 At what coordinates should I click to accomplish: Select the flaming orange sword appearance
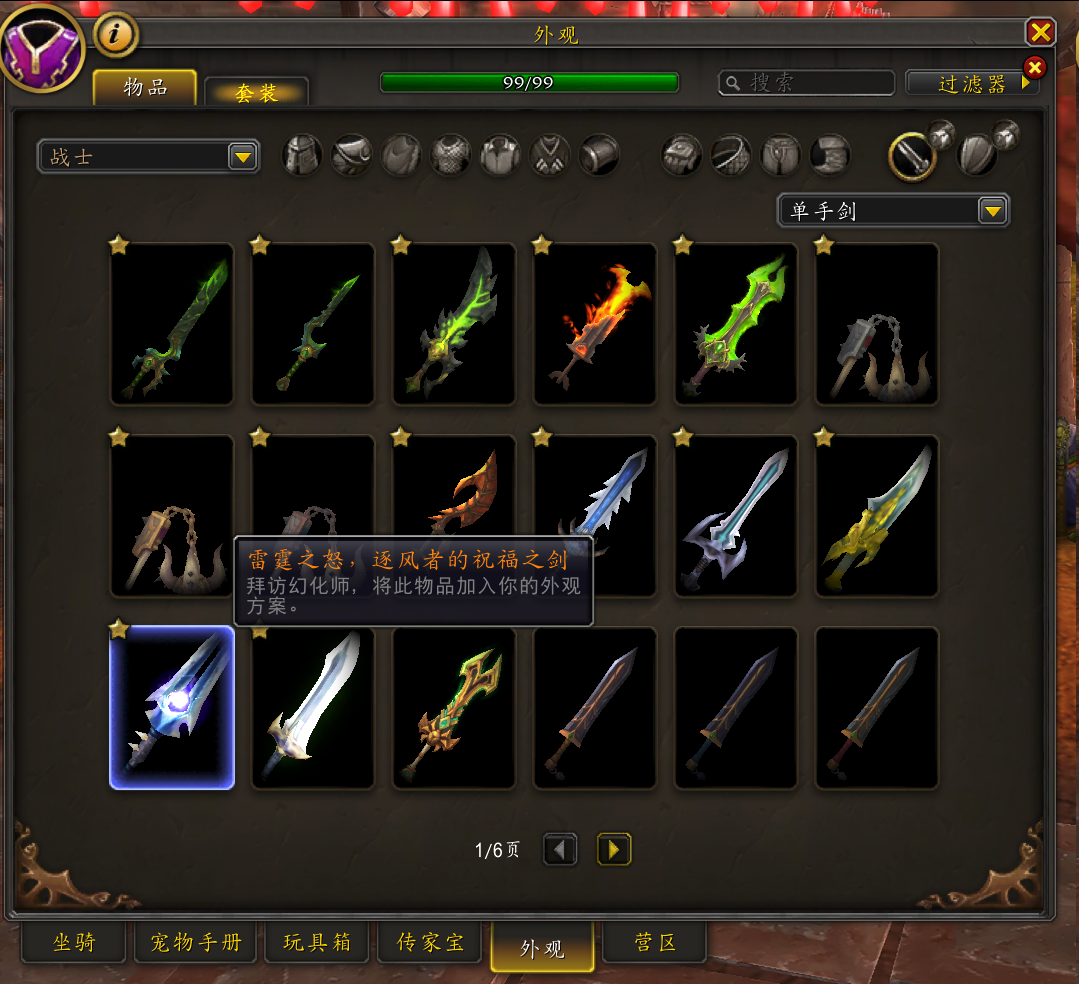pos(595,324)
